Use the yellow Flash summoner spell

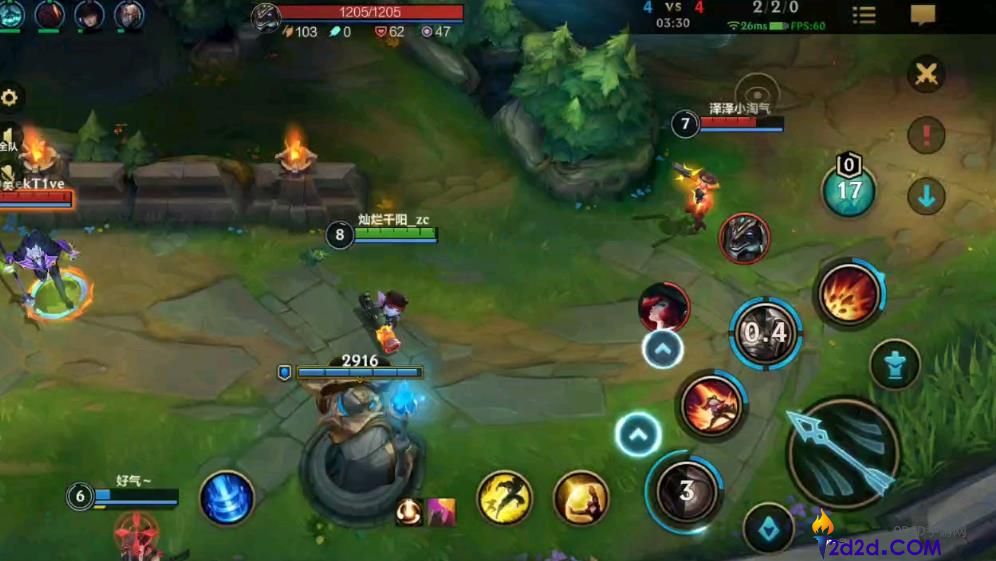click(504, 497)
